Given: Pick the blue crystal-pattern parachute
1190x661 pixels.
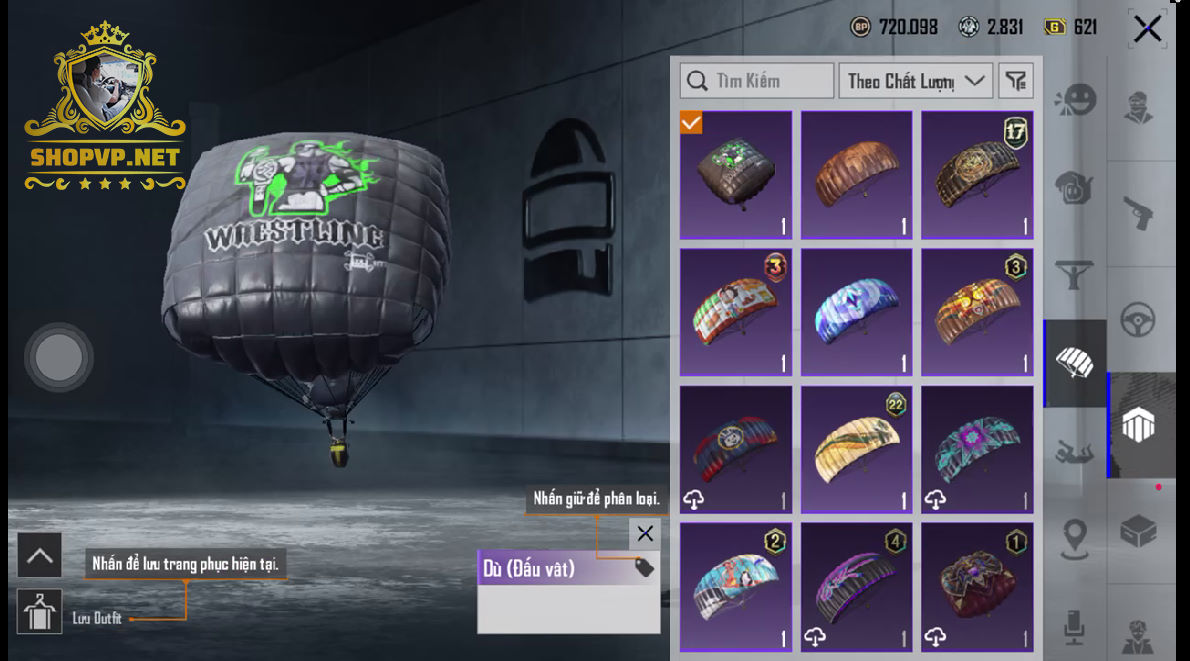Looking at the screenshot, I should tap(857, 312).
